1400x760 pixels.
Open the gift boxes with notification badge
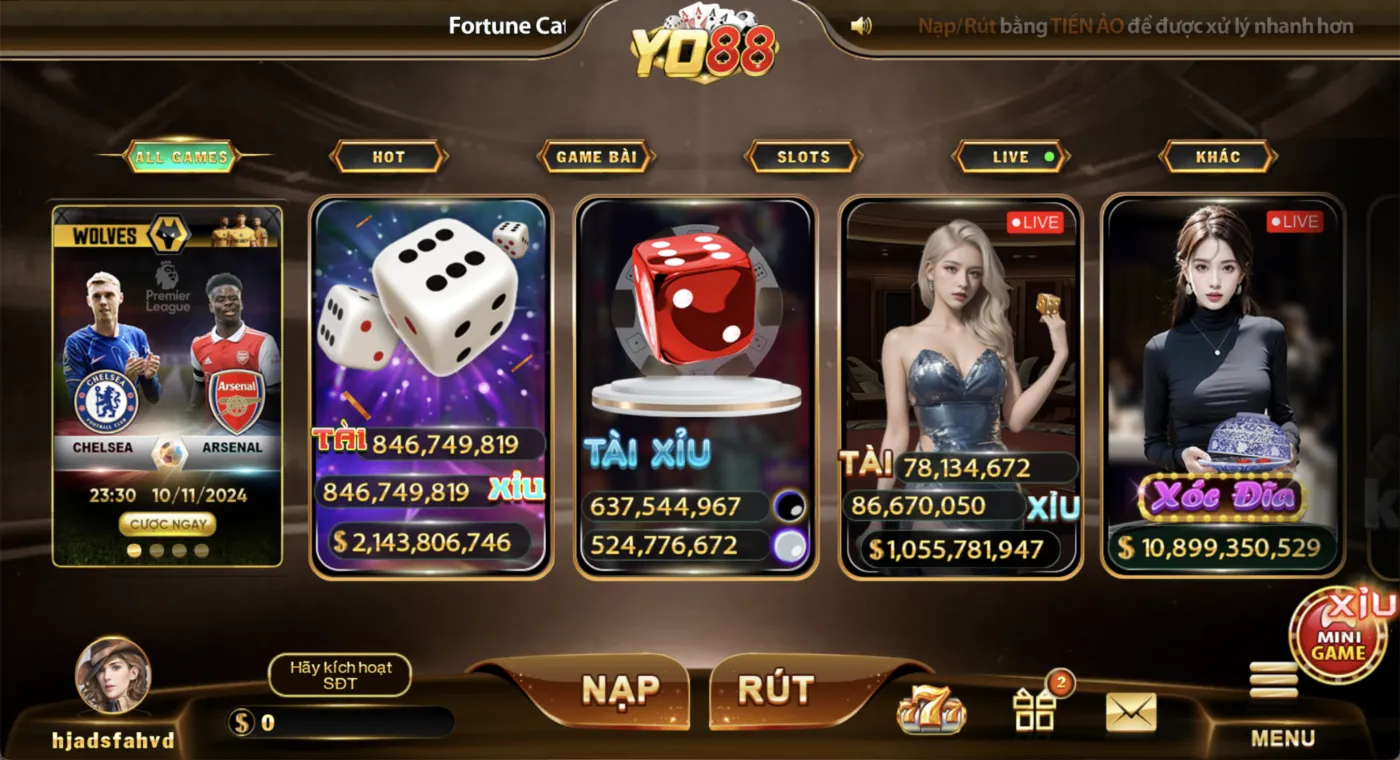click(1035, 709)
